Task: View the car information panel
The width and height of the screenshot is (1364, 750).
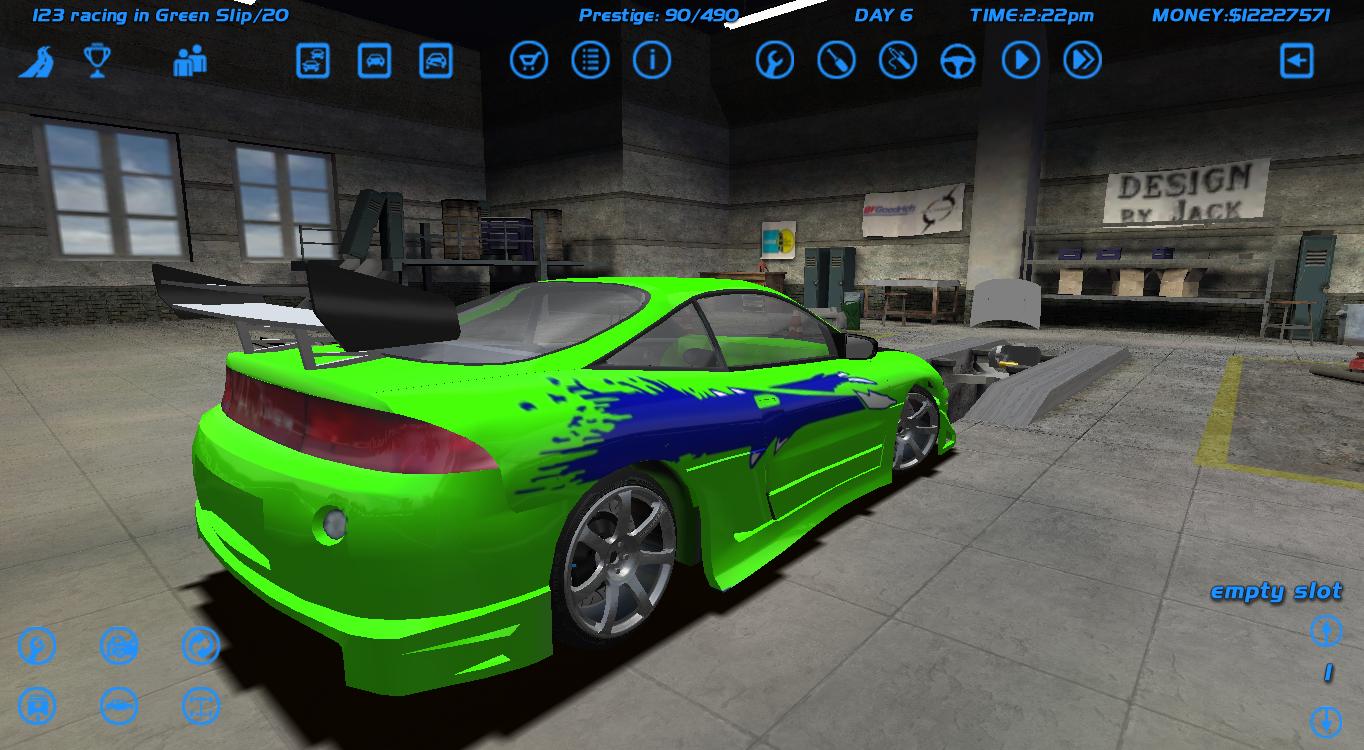Action: click(x=652, y=60)
